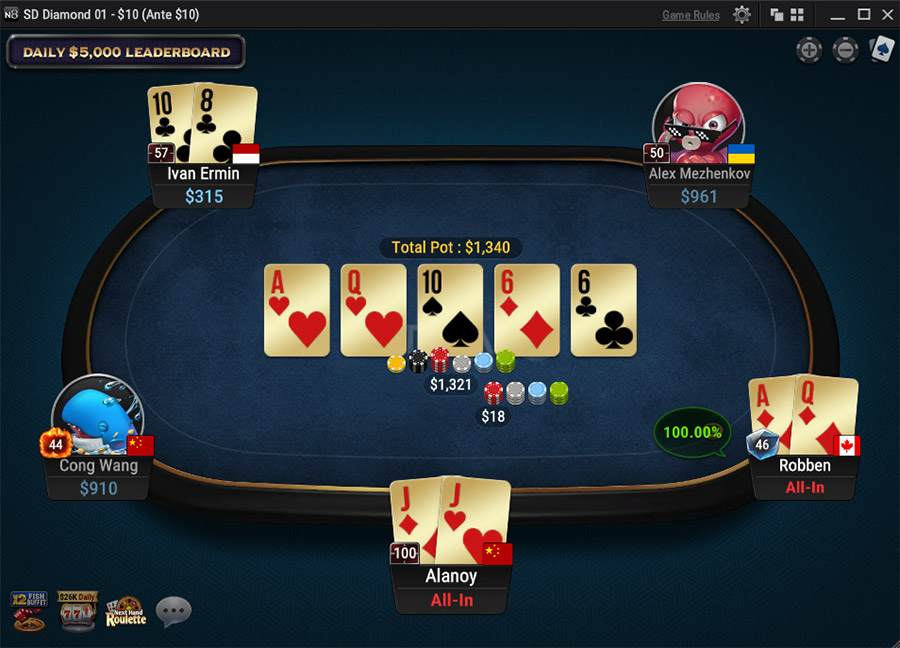The height and width of the screenshot is (648, 900).
Task: Open the chat speech bubble
Action: (x=174, y=610)
